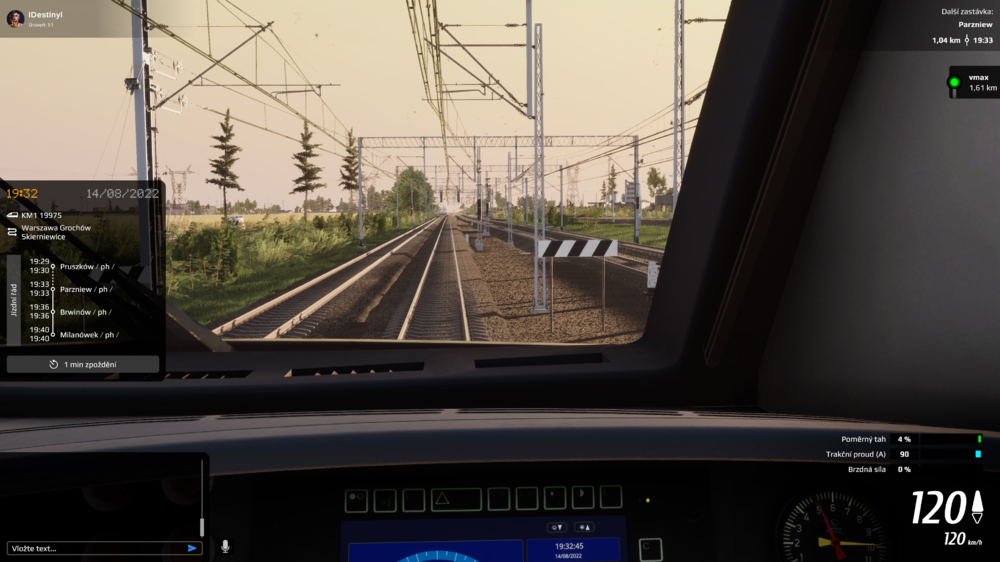Select the Parzniew stop in the timetable
Image resolution: width=1000 pixels, height=562 pixels.
click(86, 289)
